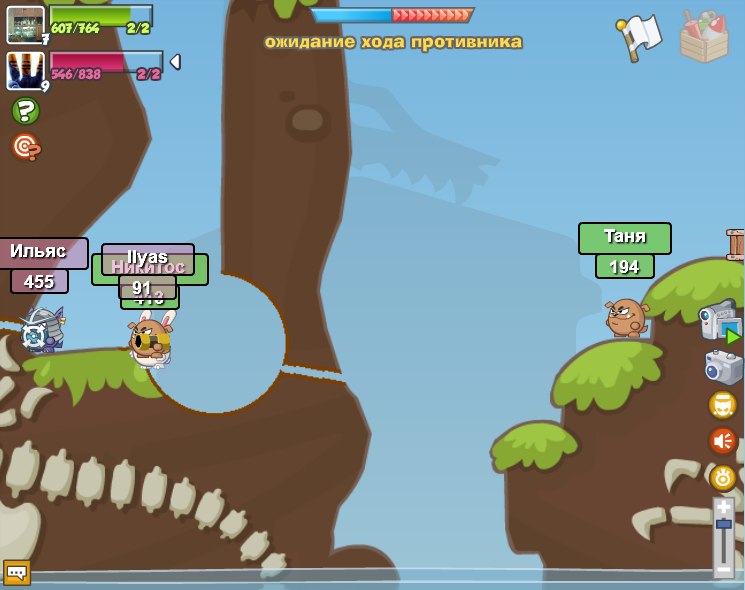This screenshot has height=590, width=745.
Task: Select the pink team avatar portrait
Action: point(25,71)
